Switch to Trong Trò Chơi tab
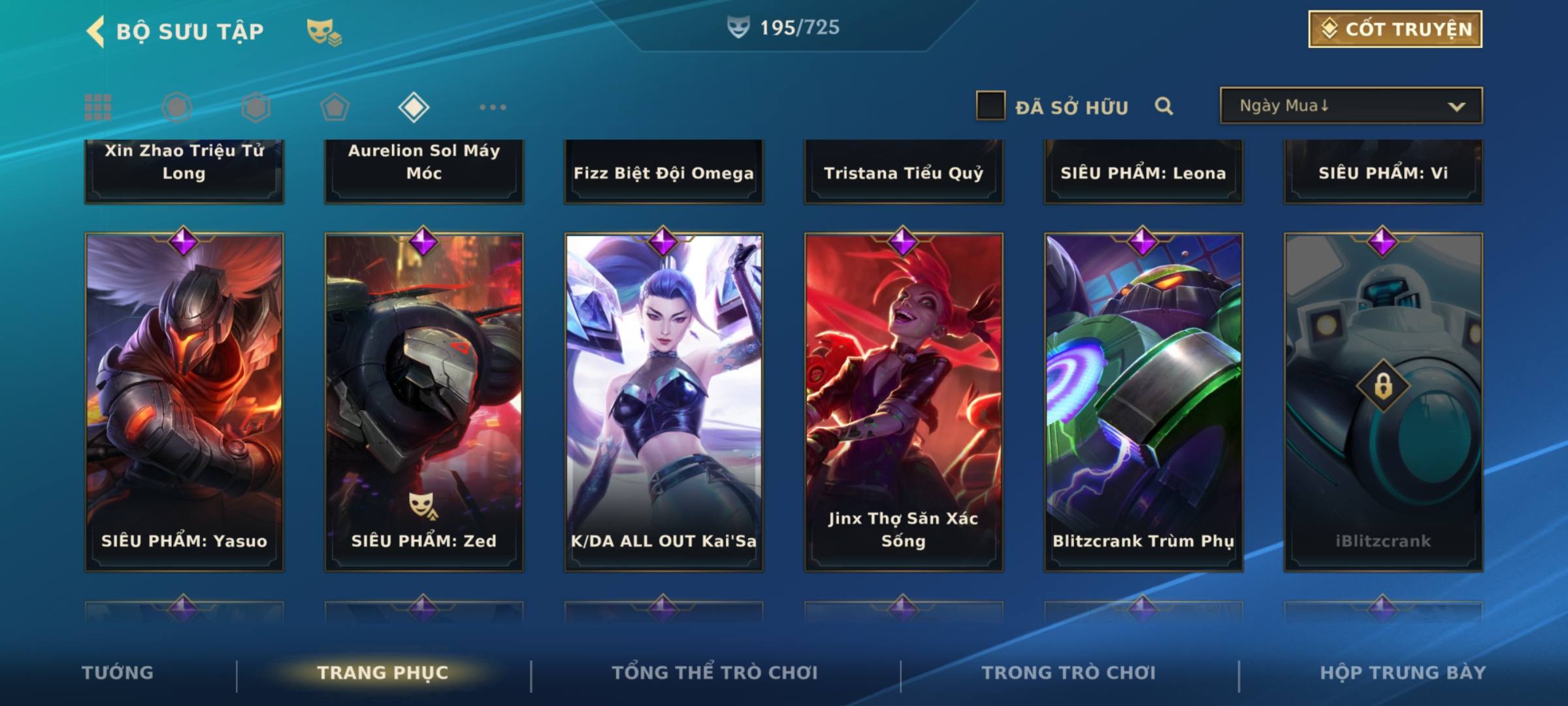 tap(1068, 673)
